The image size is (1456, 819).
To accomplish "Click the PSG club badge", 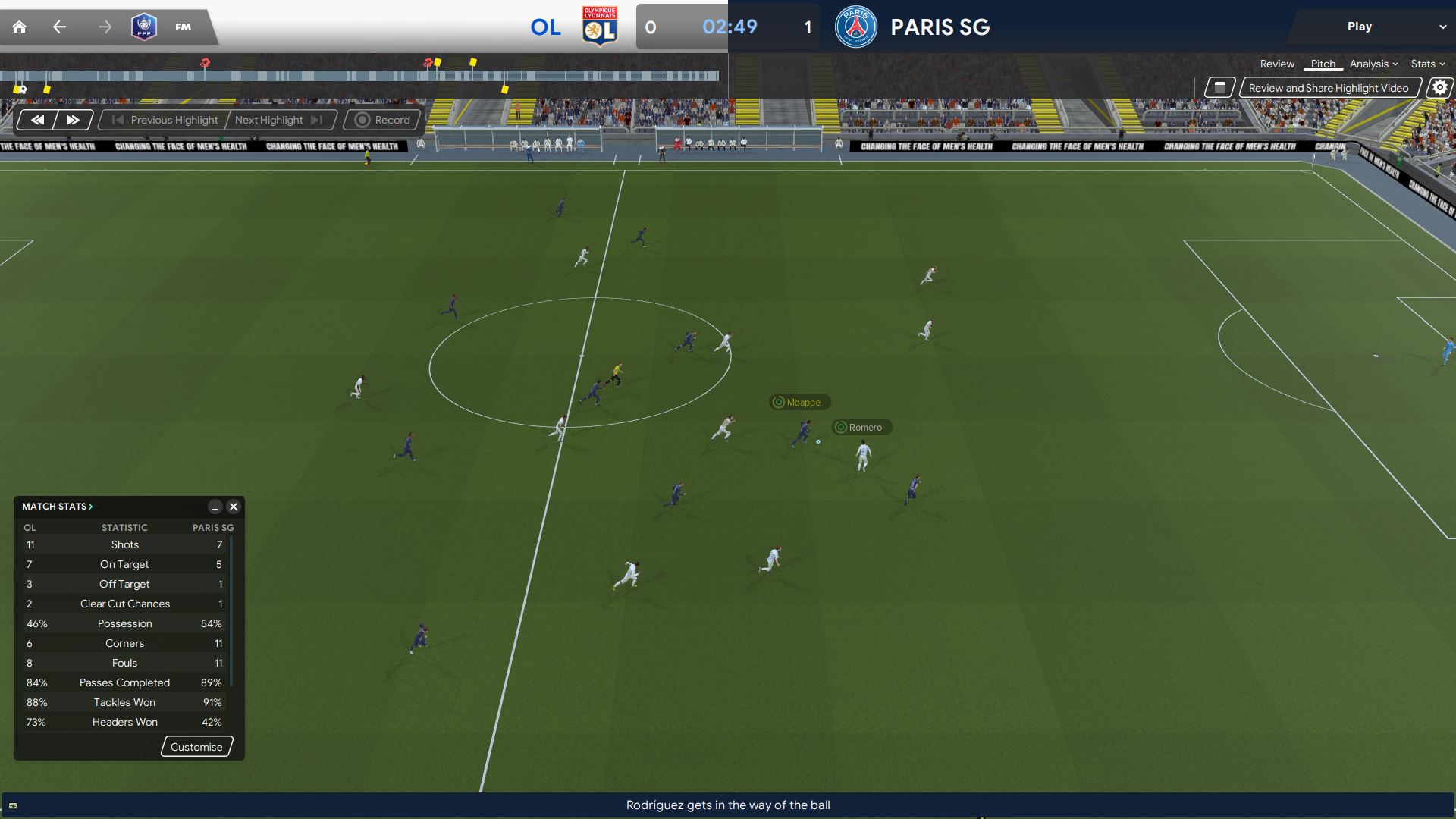I will [855, 27].
